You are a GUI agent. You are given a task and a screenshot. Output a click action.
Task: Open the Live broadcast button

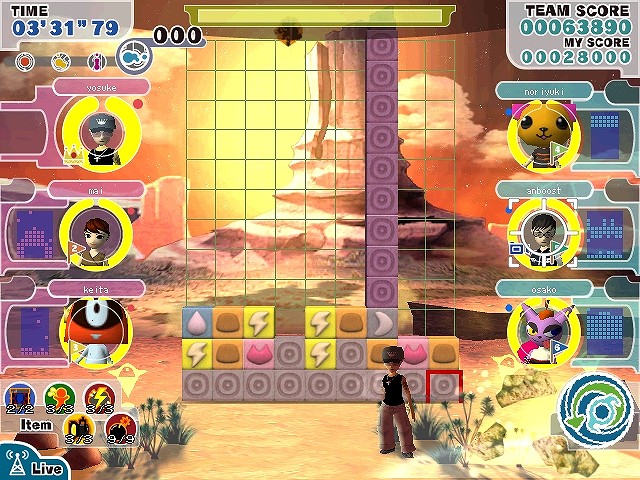coord(33,464)
